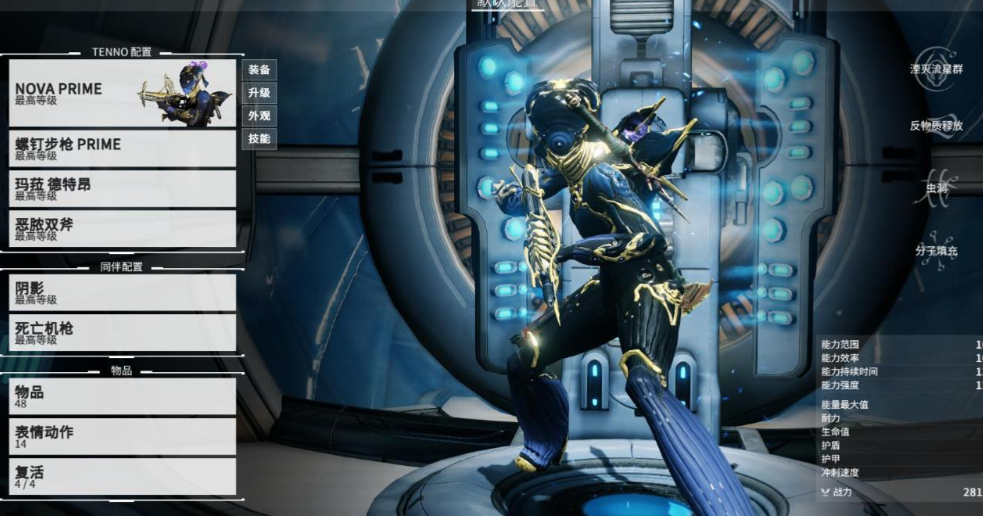Image resolution: width=983 pixels, height=516 pixels.
Task: Select the NOVA PRIME warframe slot
Action: 122,93
